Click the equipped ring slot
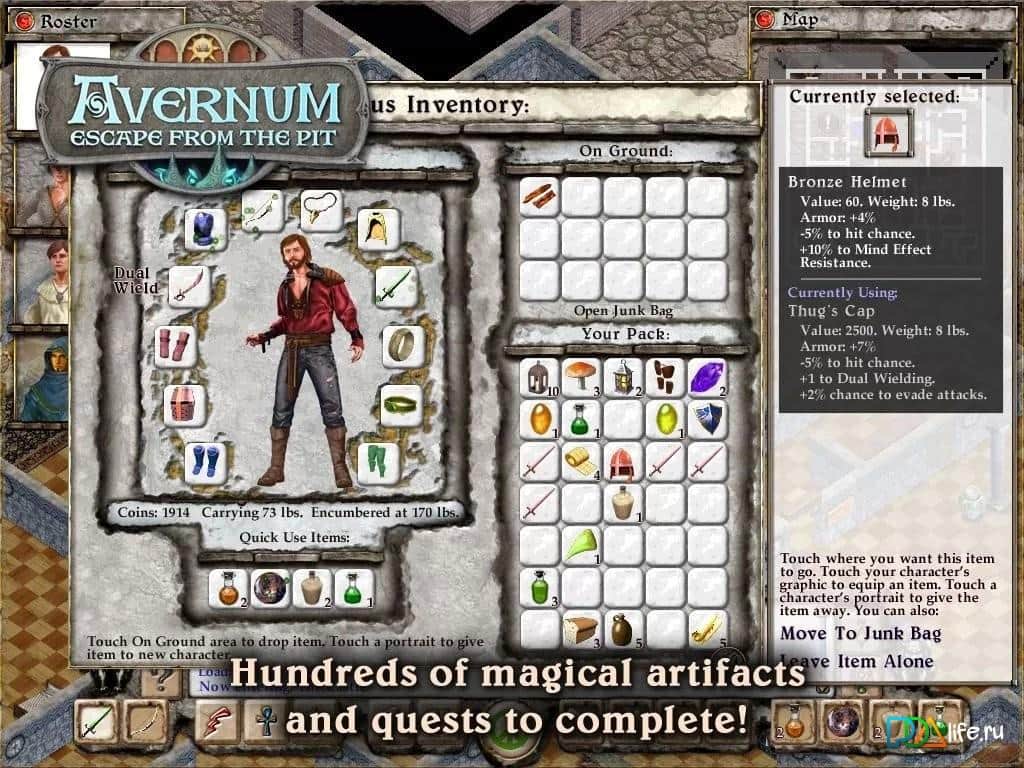Viewport: 1024px width, 768px height. (x=401, y=346)
